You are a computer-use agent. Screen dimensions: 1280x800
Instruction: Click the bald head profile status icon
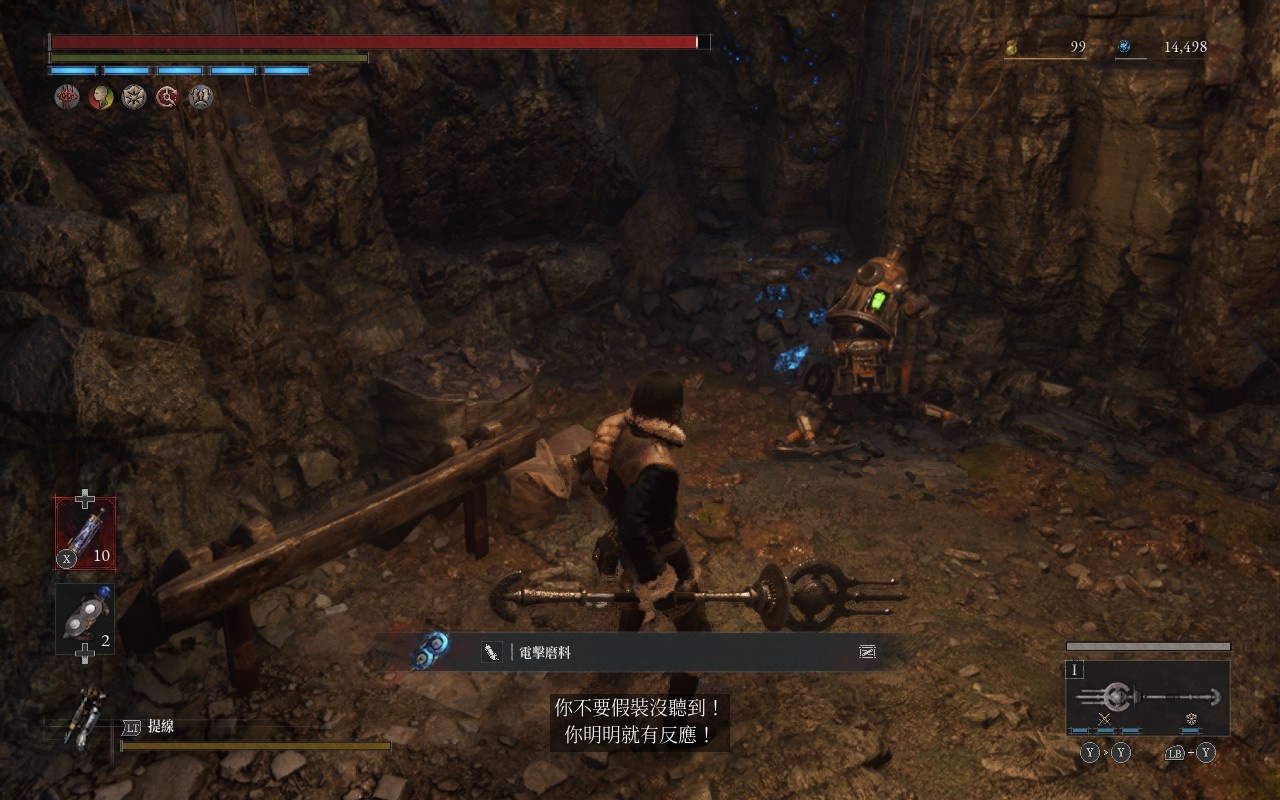100,97
